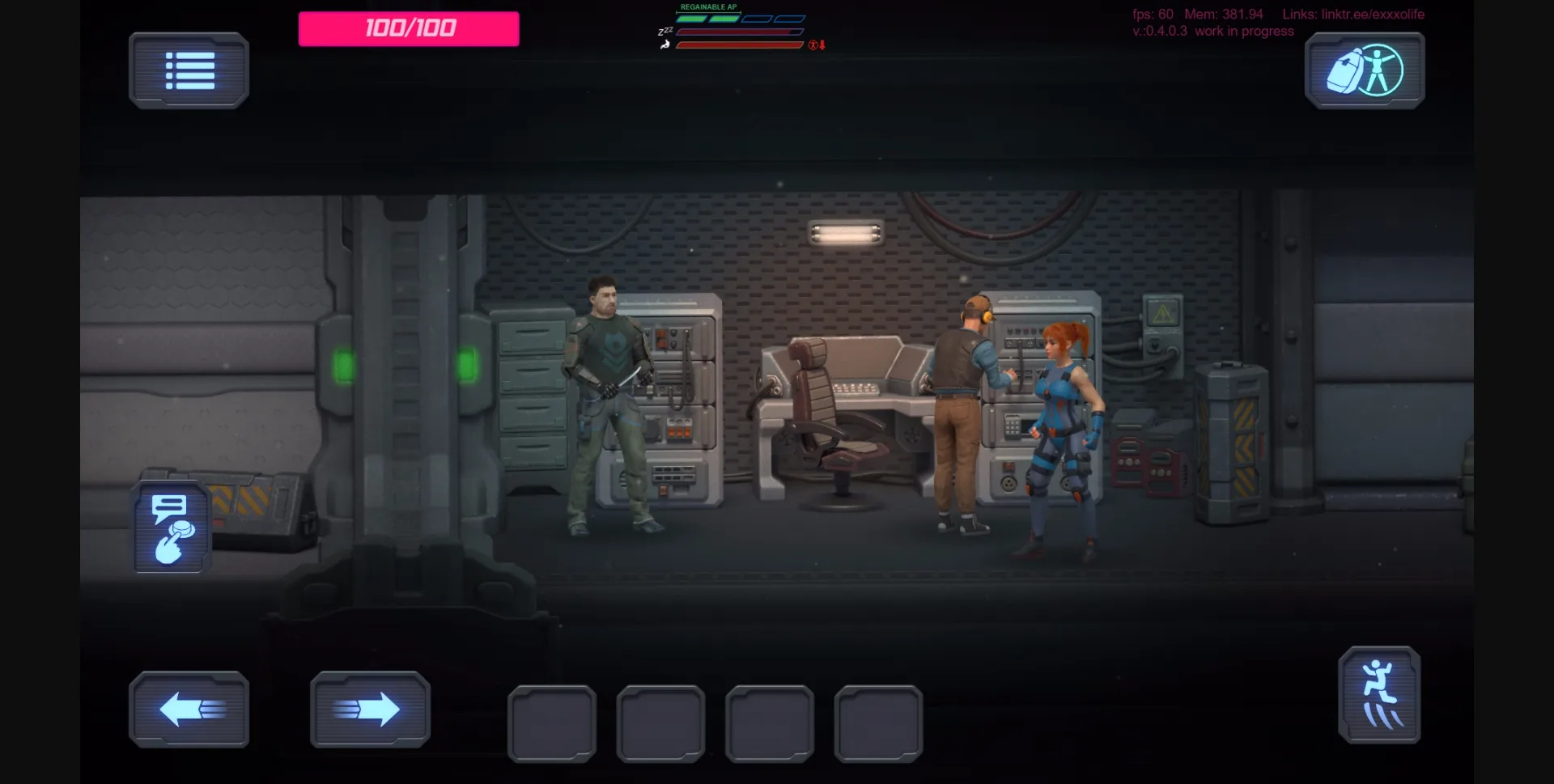The image size is (1554, 784).
Task: Click the purple sleep meter bar
Action: pyautogui.click(x=738, y=32)
